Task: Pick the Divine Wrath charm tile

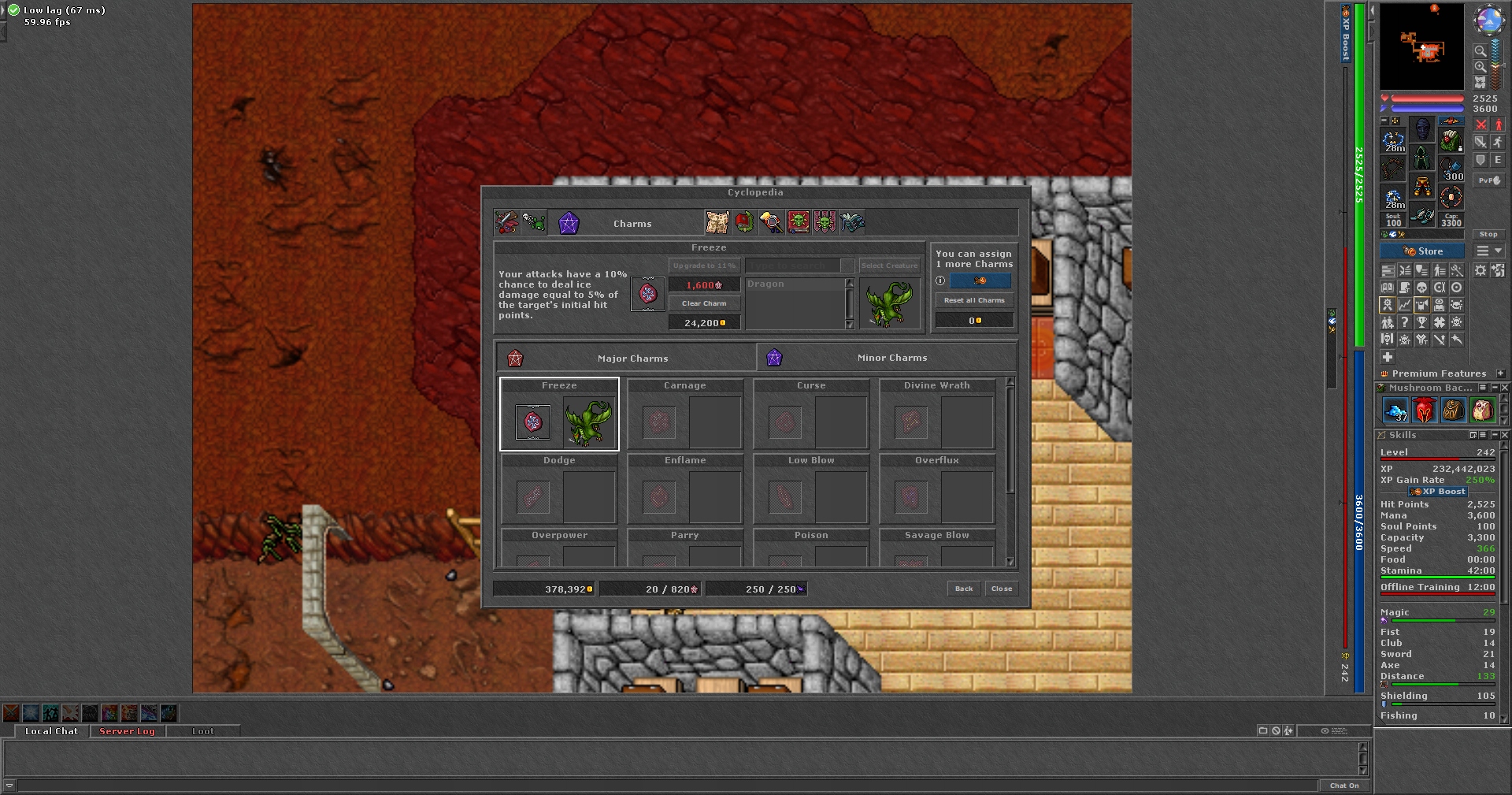Action: (937, 414)
